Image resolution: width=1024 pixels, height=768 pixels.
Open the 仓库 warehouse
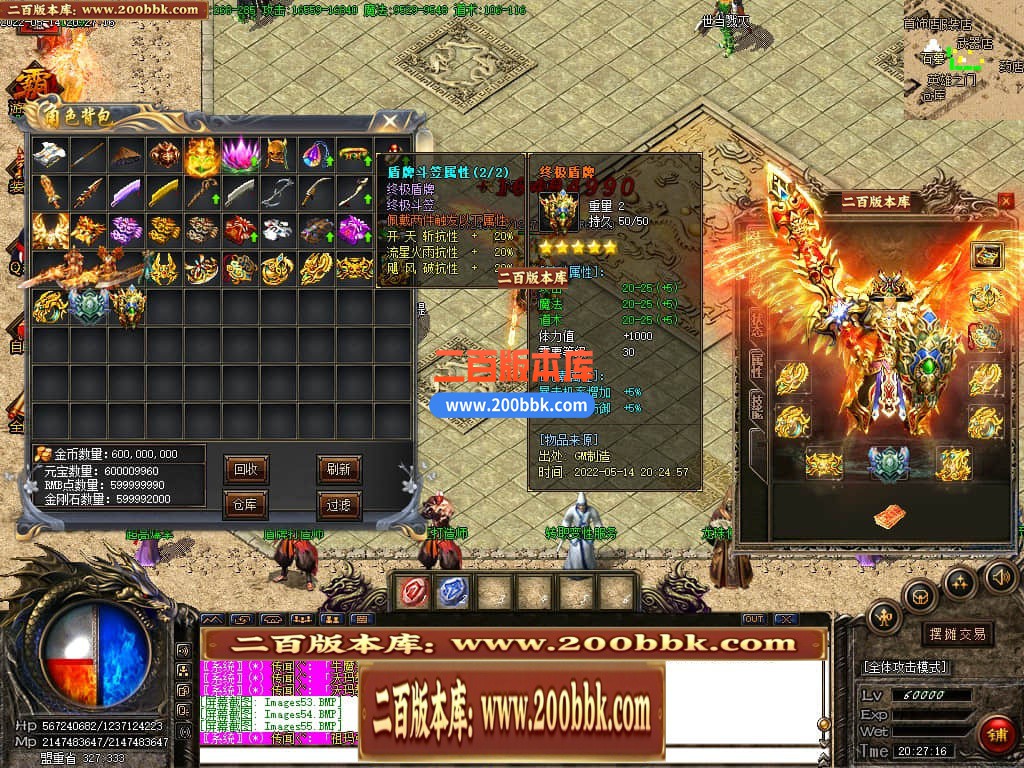tap(245, 505)
